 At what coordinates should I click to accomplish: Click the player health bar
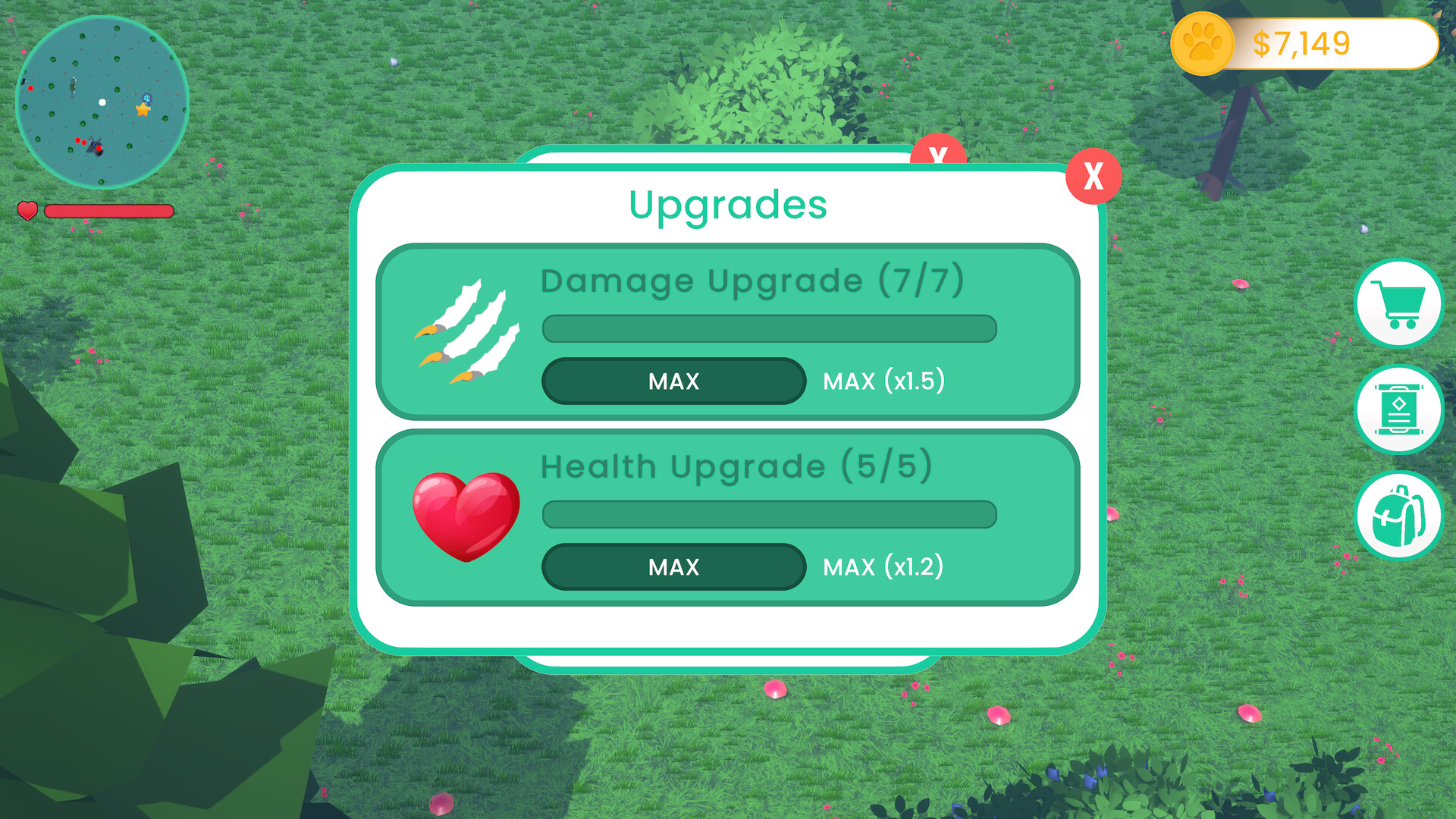pyautogui.click(x=108, y=212)
